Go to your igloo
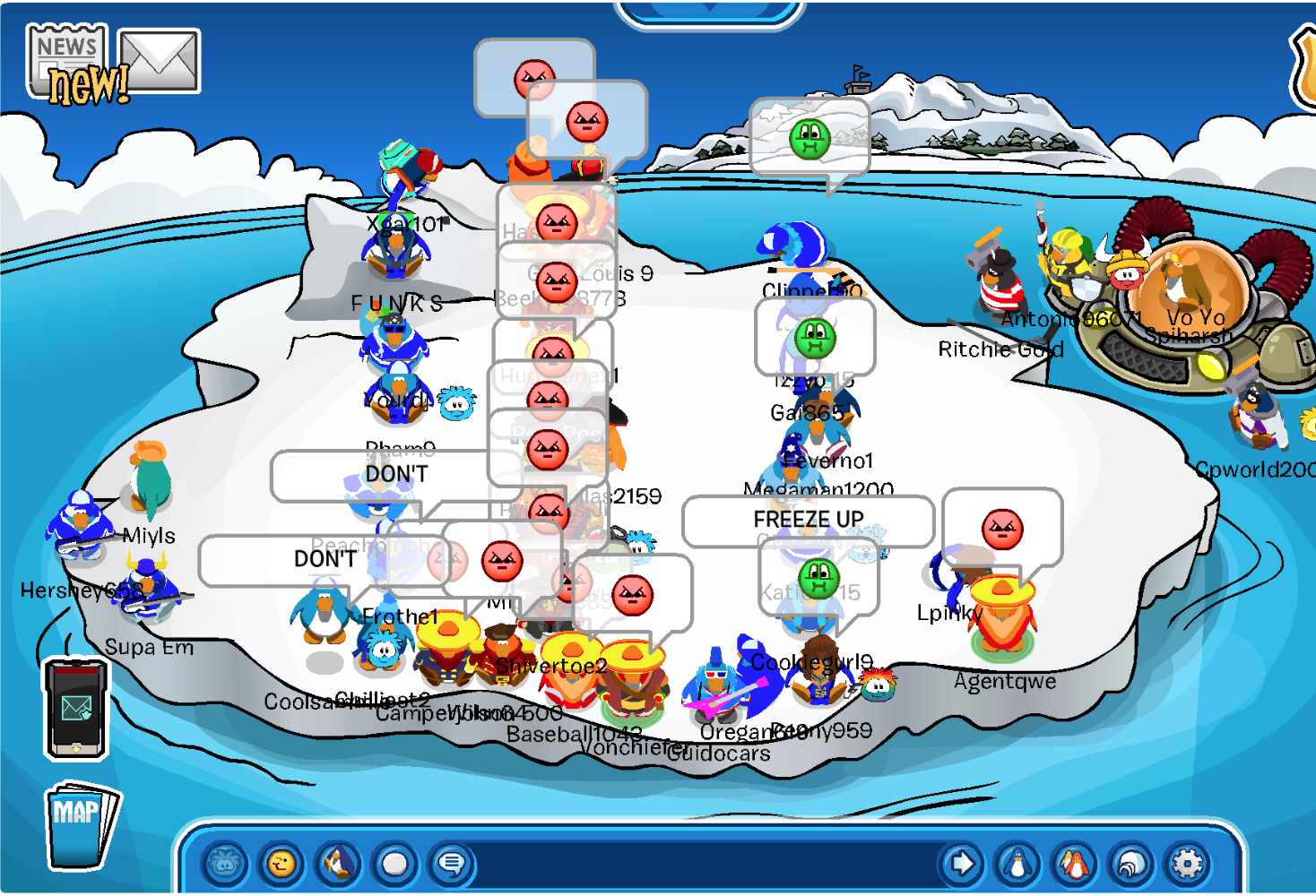The image size is (1316, 896). click(x=1130, y=864)
